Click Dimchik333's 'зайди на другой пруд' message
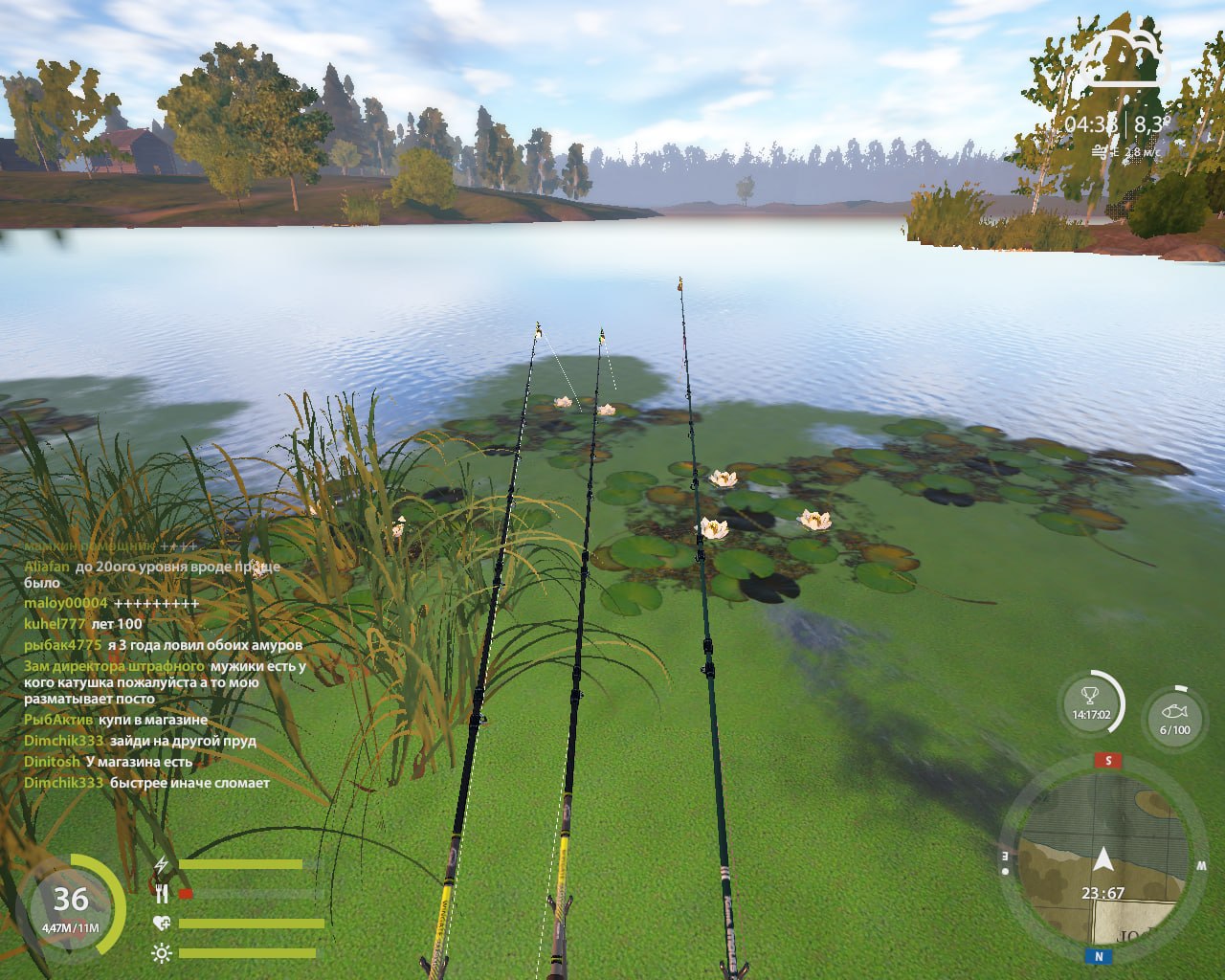 [183, 741]
